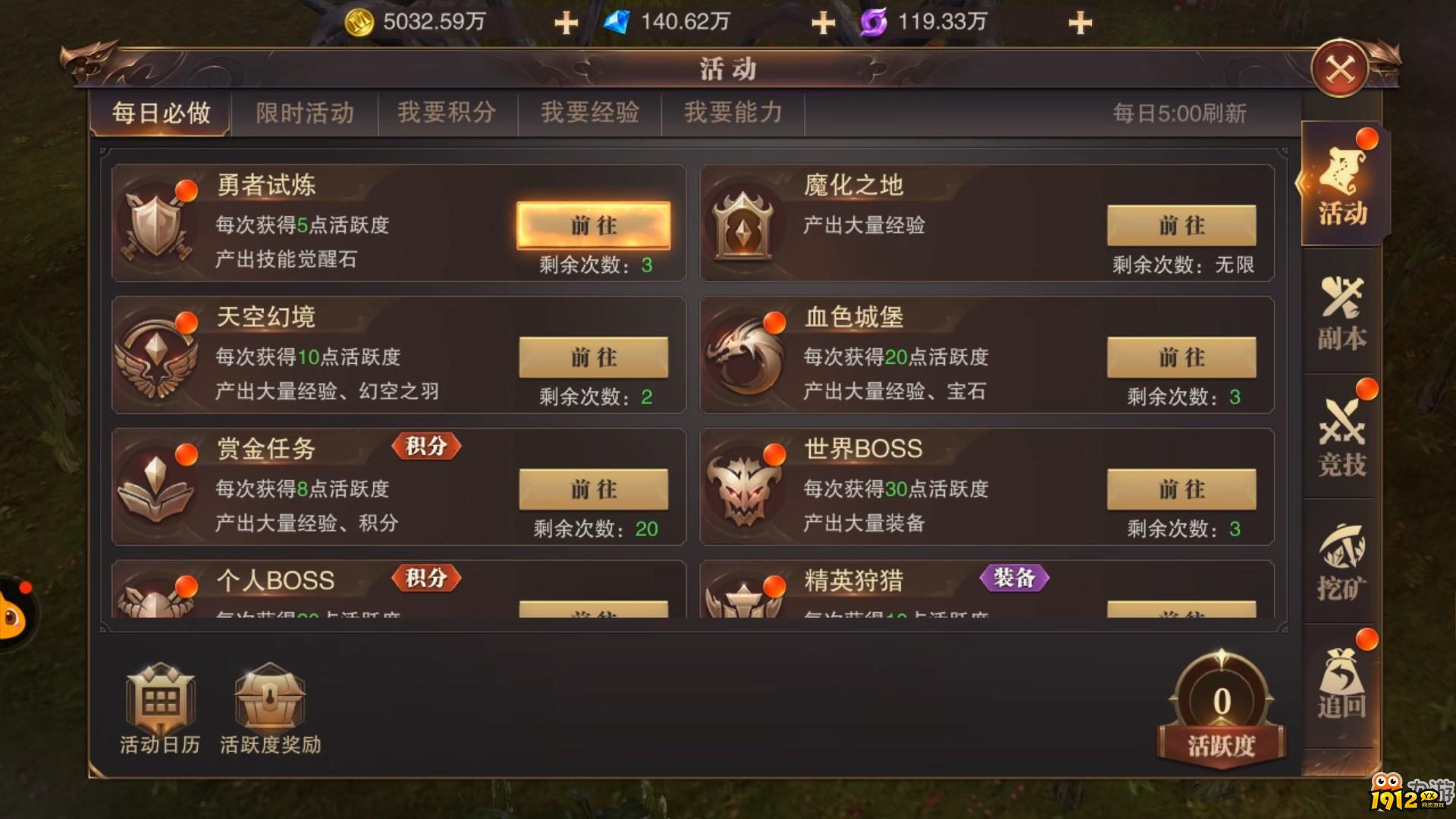Select the 副本 icon on the right sidebar
Viewport: 1456px width, 819px height.
[1341, 313]
